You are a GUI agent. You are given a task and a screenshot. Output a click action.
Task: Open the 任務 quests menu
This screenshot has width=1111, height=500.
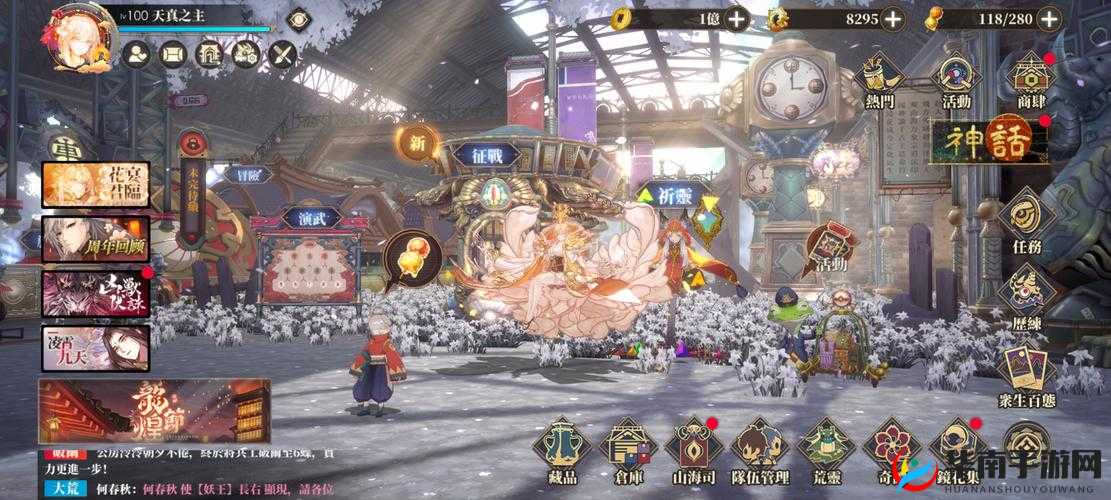pyautogui.click(x=1026, y=223)
